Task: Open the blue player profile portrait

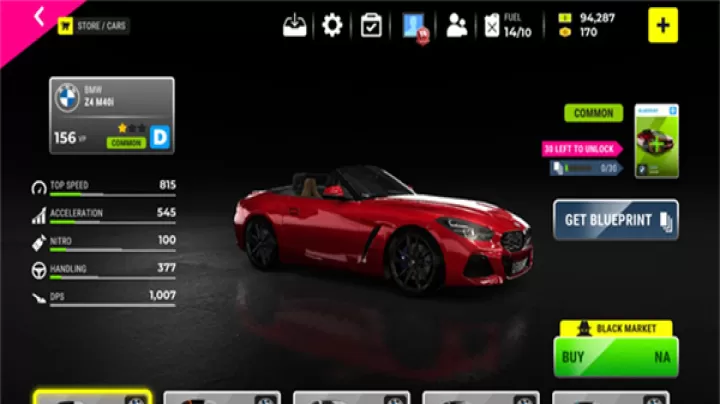Action: tap(415, 26)
